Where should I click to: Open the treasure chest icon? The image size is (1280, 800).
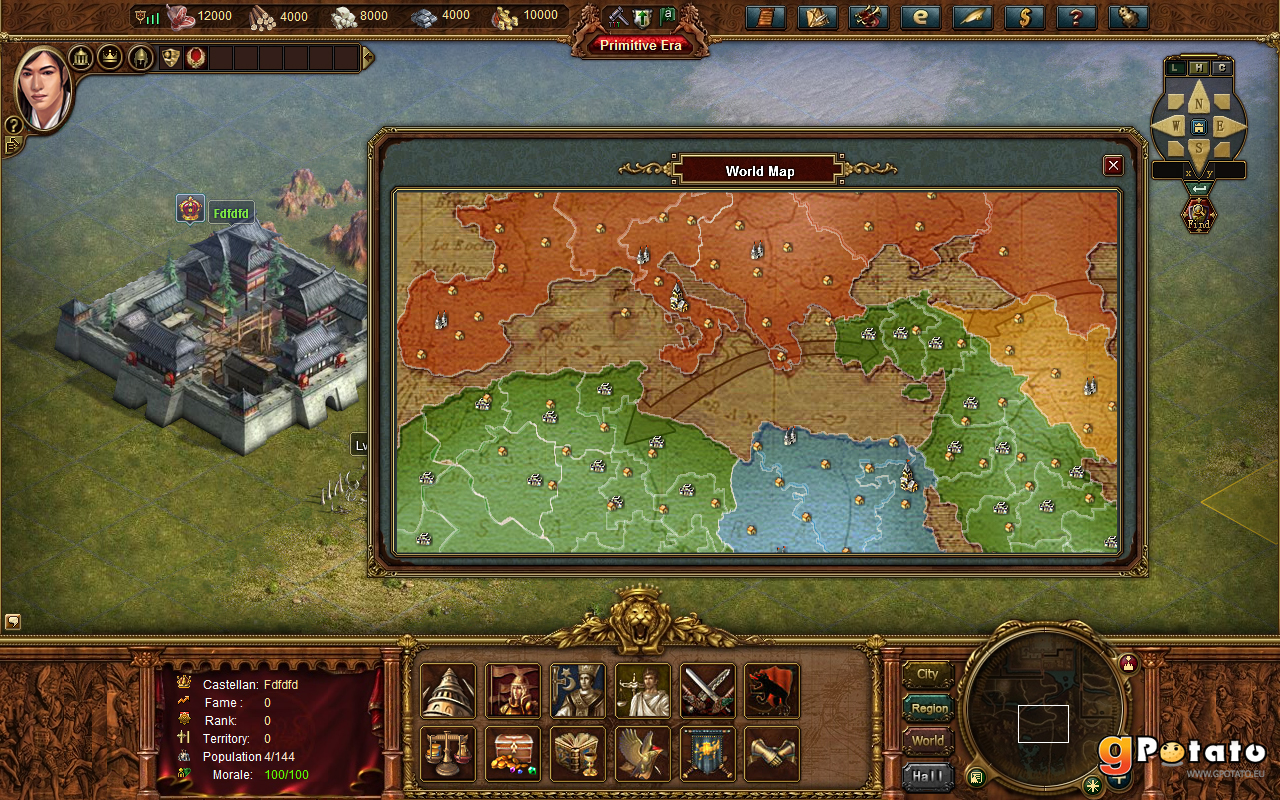coord(512,753)
